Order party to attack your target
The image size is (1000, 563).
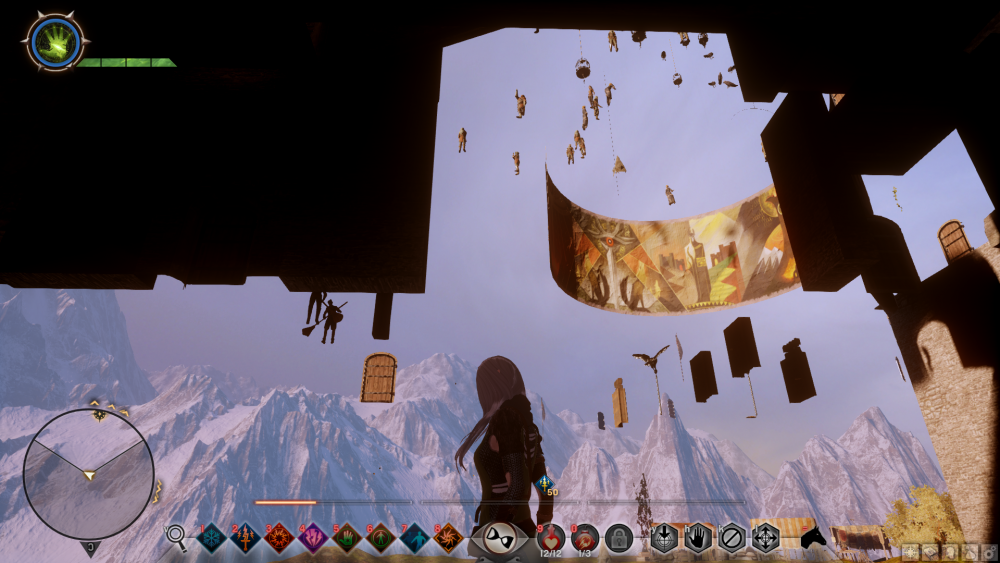click(664, 538)
